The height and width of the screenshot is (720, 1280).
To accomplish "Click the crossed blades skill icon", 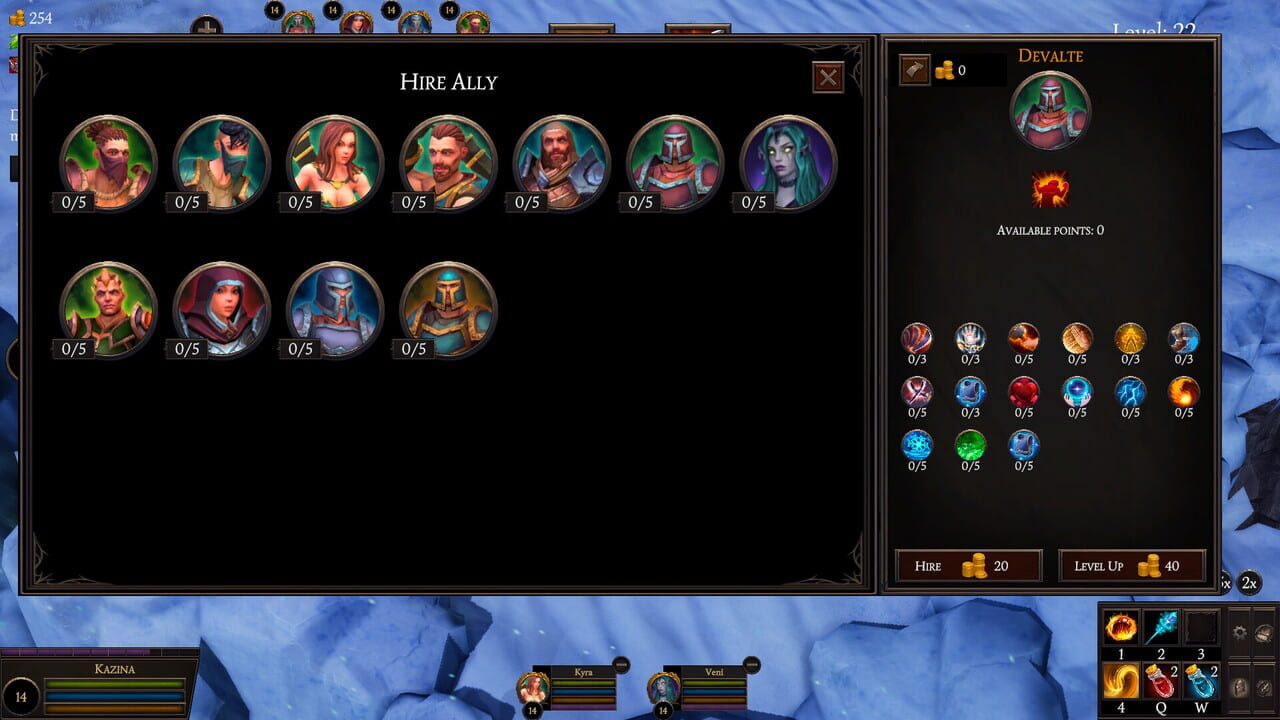I will click(915, 390).
